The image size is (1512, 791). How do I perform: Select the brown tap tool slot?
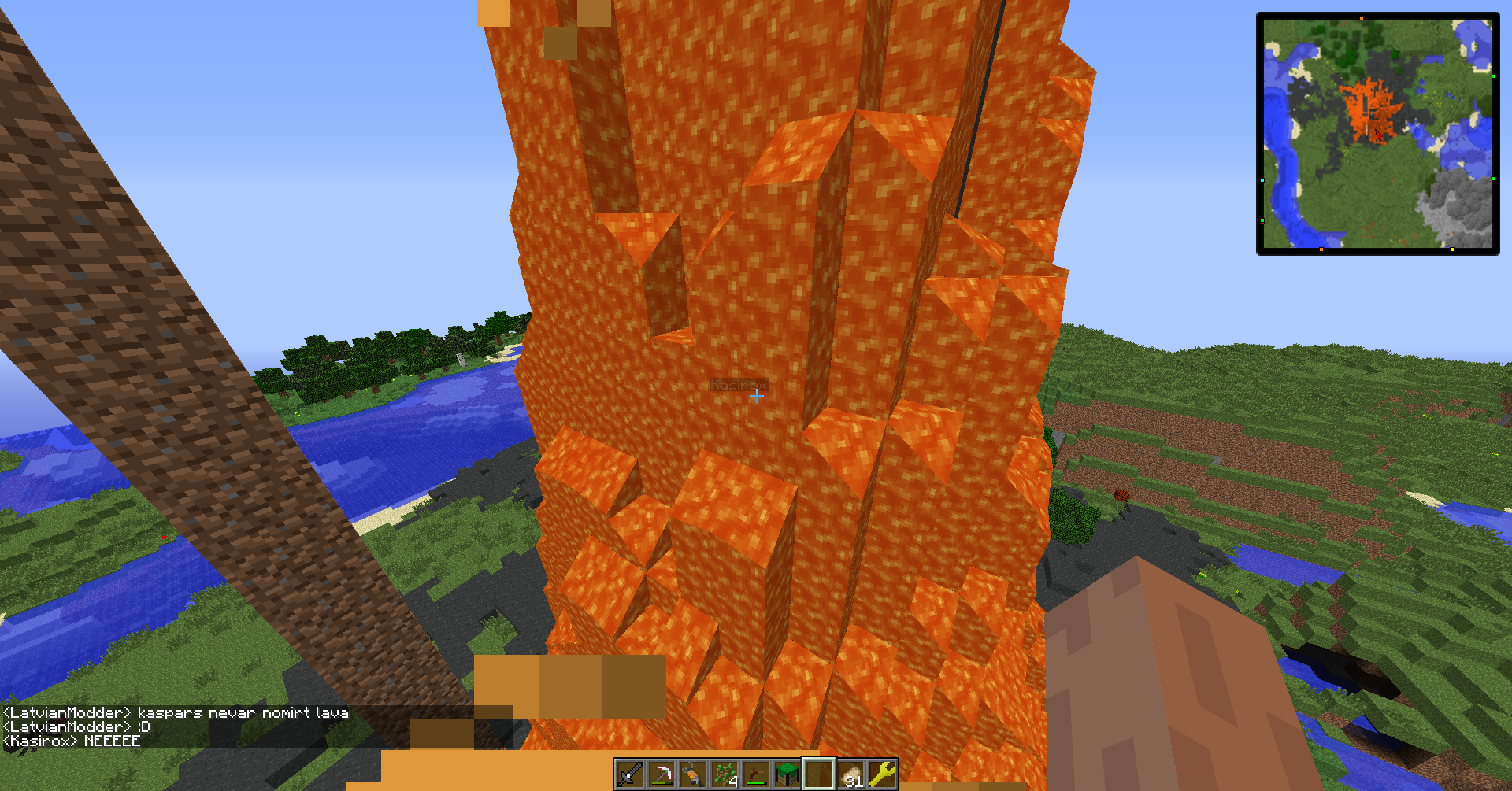(x=755, y=774)
